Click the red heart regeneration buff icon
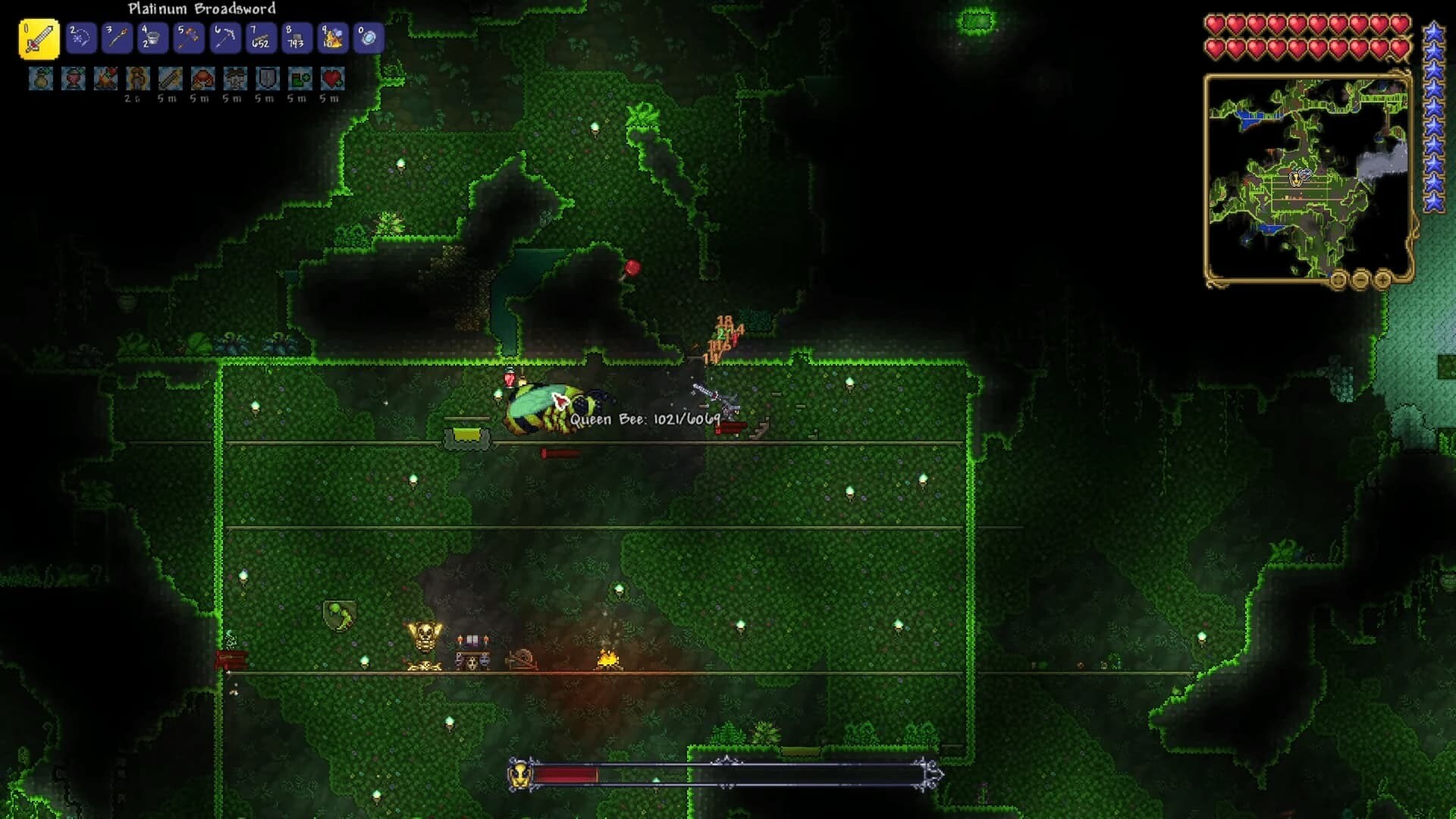 (x=332, y=78)
